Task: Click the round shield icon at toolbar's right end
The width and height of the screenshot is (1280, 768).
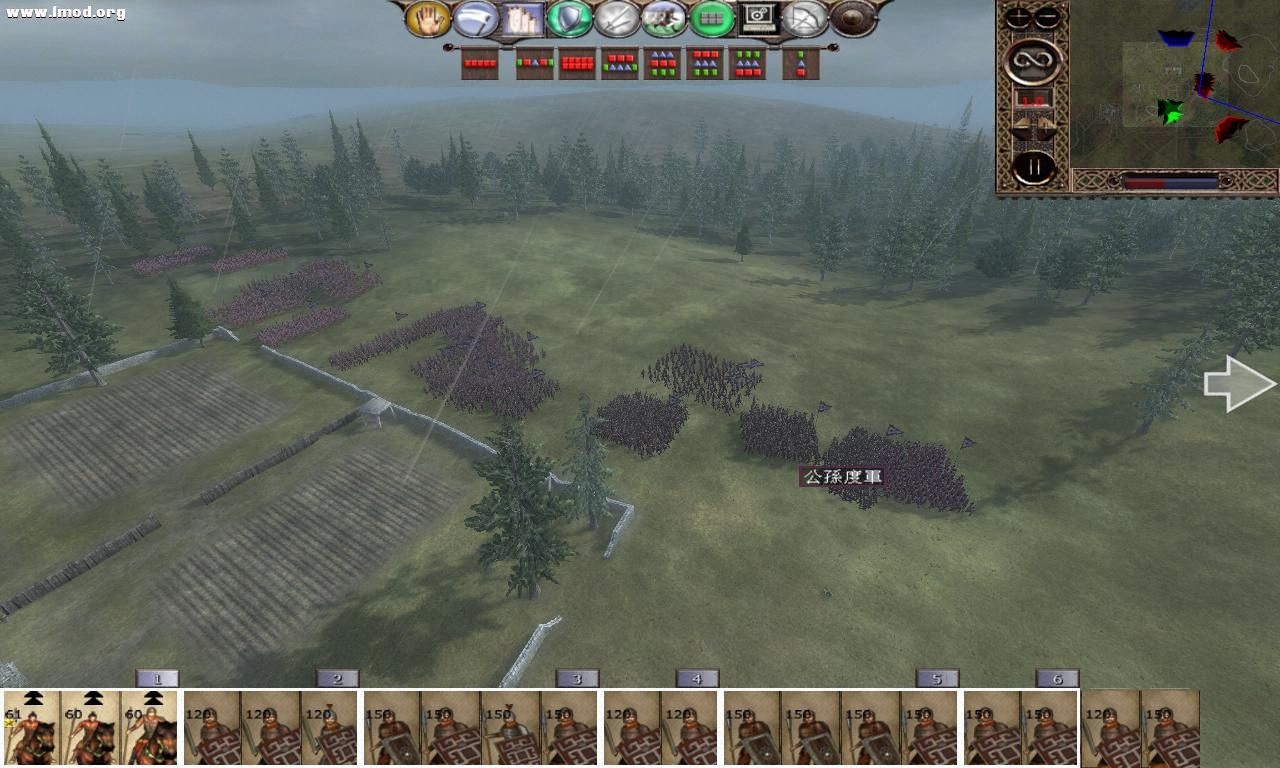Action: pos(853,18)
